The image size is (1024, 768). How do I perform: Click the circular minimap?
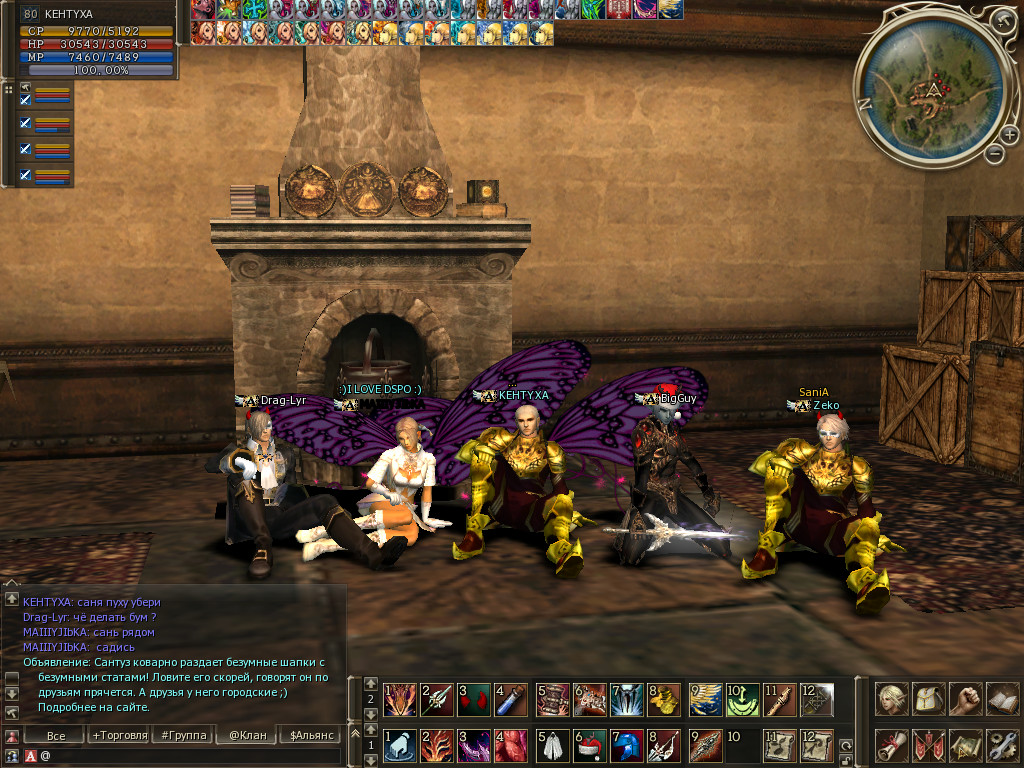click(930, 90)
